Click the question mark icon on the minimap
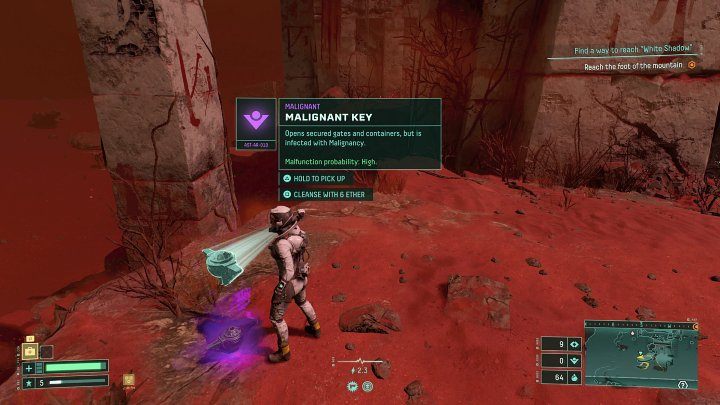The height and width of the screenshot is (405, 720). [682, 383]
